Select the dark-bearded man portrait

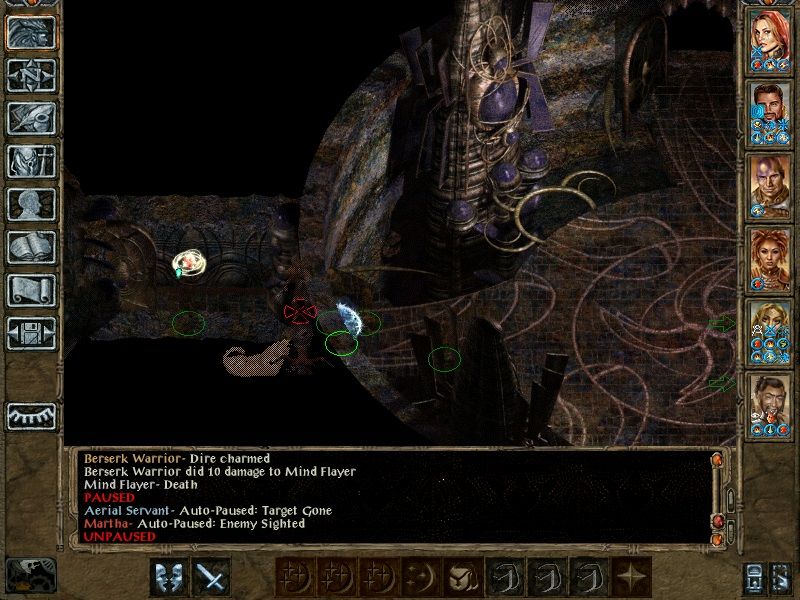771,107
